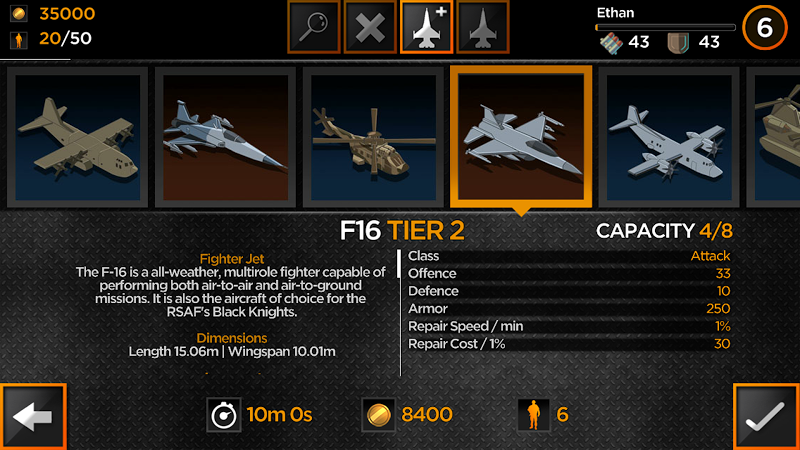Confirm the F16 selection with the checkmark
Viewport: 800px width, 450px height.
coord(766,416)
